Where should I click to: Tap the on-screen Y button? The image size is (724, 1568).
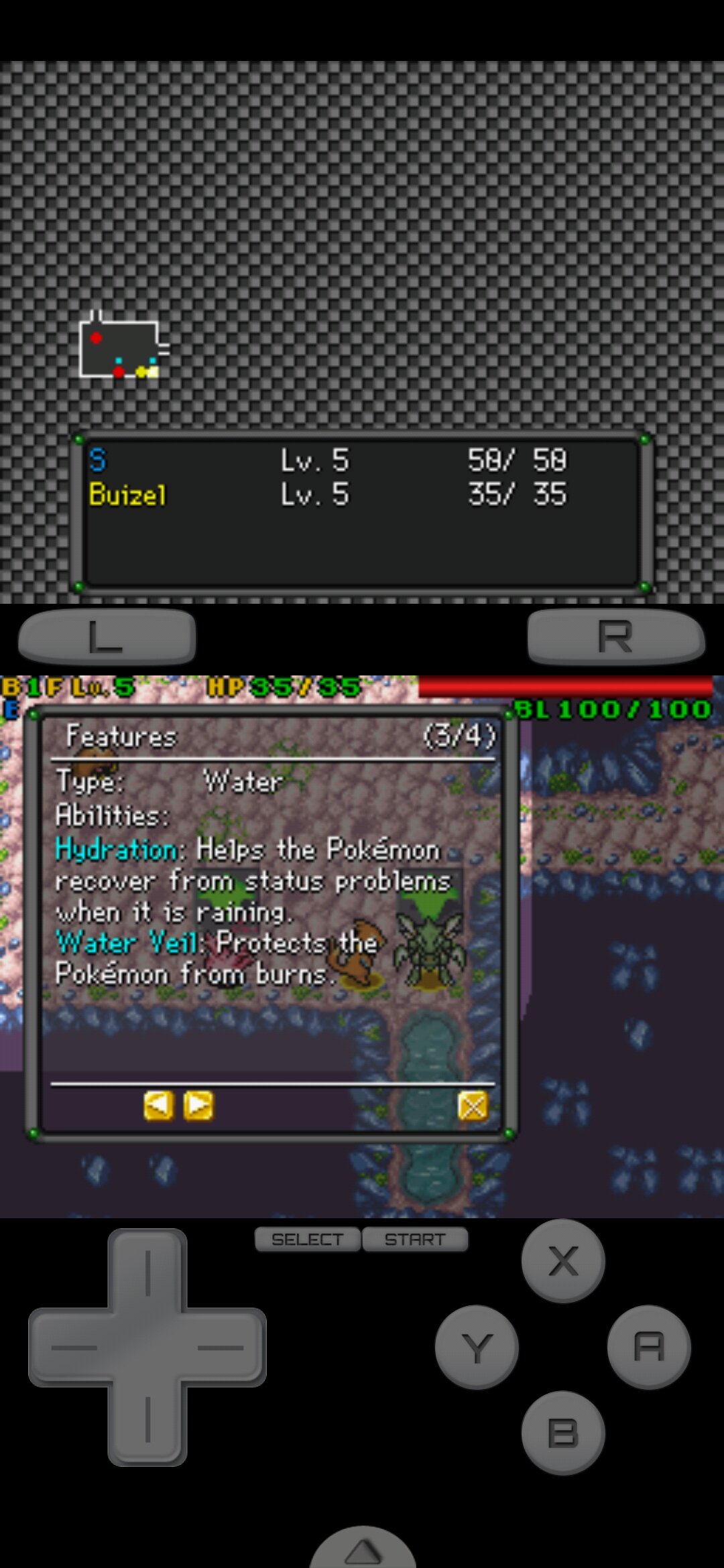coord(477,1347)
